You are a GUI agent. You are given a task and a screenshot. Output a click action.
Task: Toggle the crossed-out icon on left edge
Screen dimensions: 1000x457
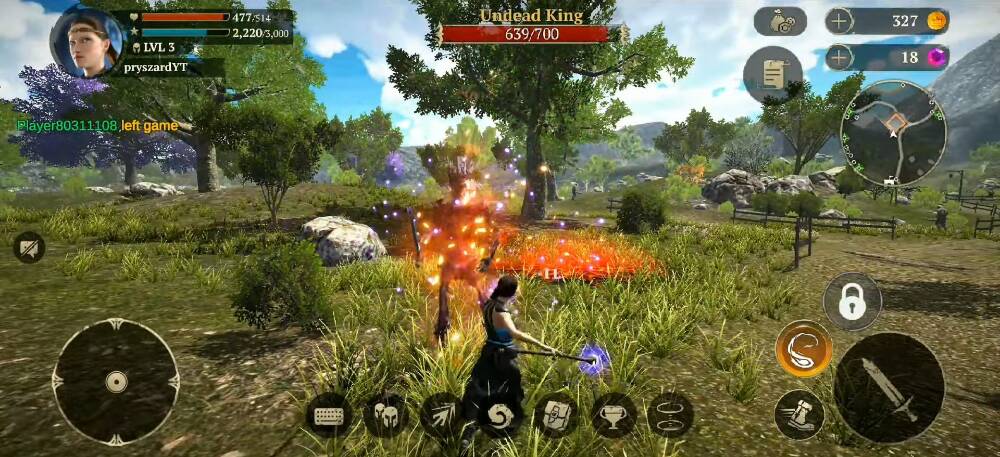29,247
